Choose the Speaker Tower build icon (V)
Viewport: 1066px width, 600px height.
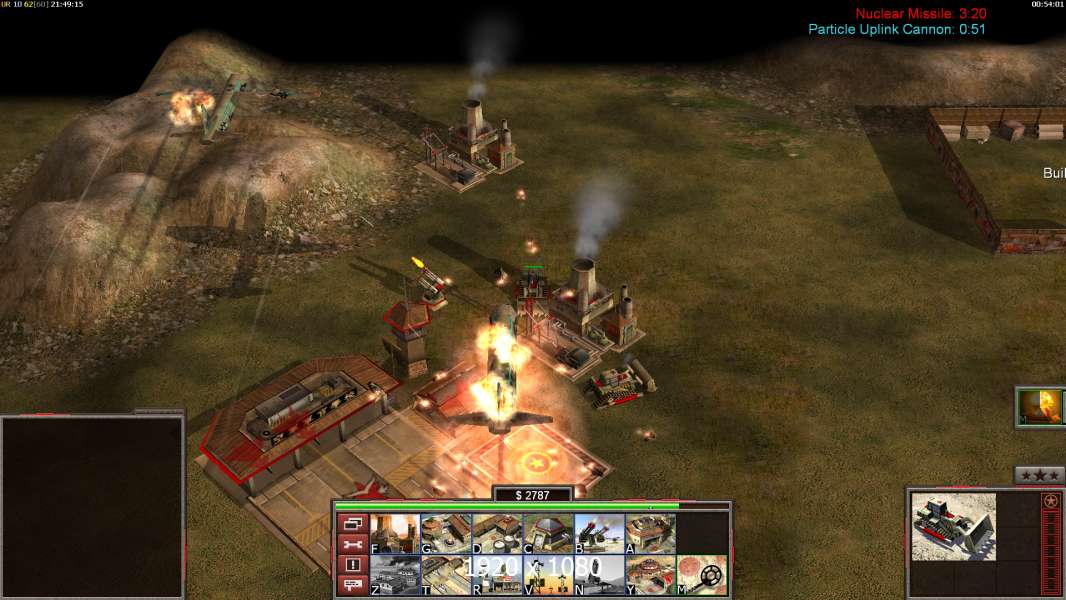point(548,575)
